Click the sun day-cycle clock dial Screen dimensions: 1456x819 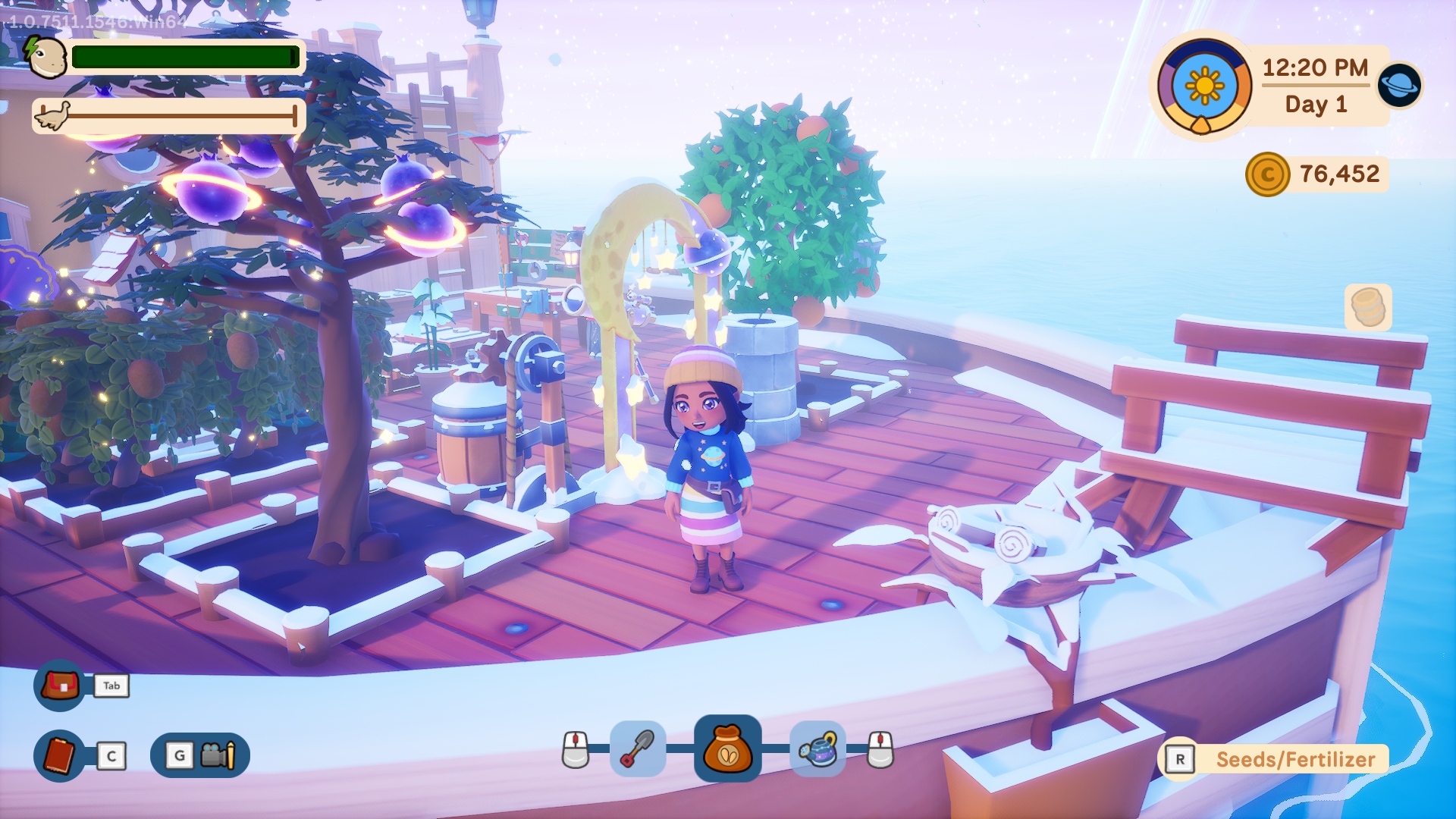click(x=1204, y=86)
